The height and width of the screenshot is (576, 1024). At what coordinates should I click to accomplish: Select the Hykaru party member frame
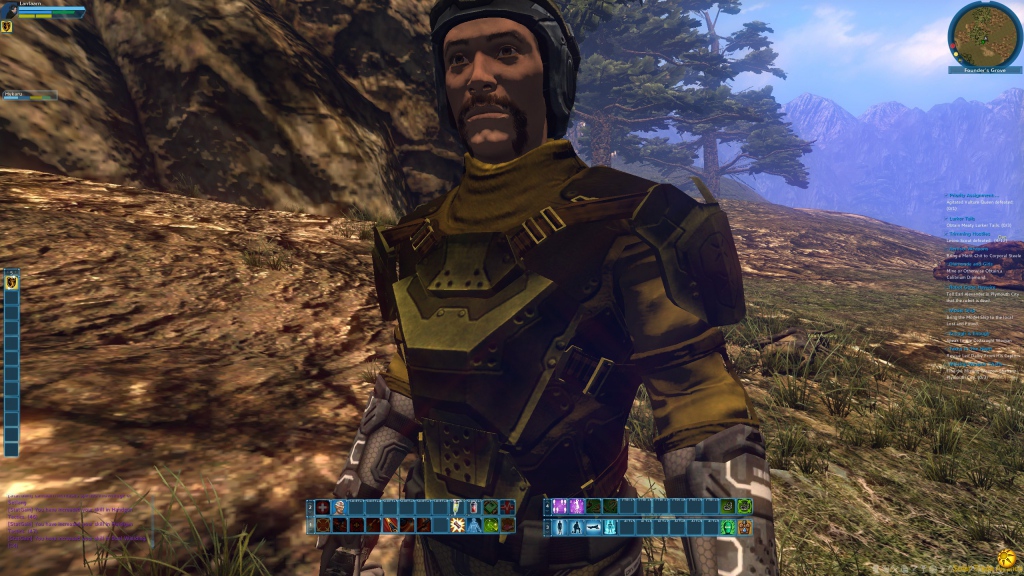click(x=30, y=95)
